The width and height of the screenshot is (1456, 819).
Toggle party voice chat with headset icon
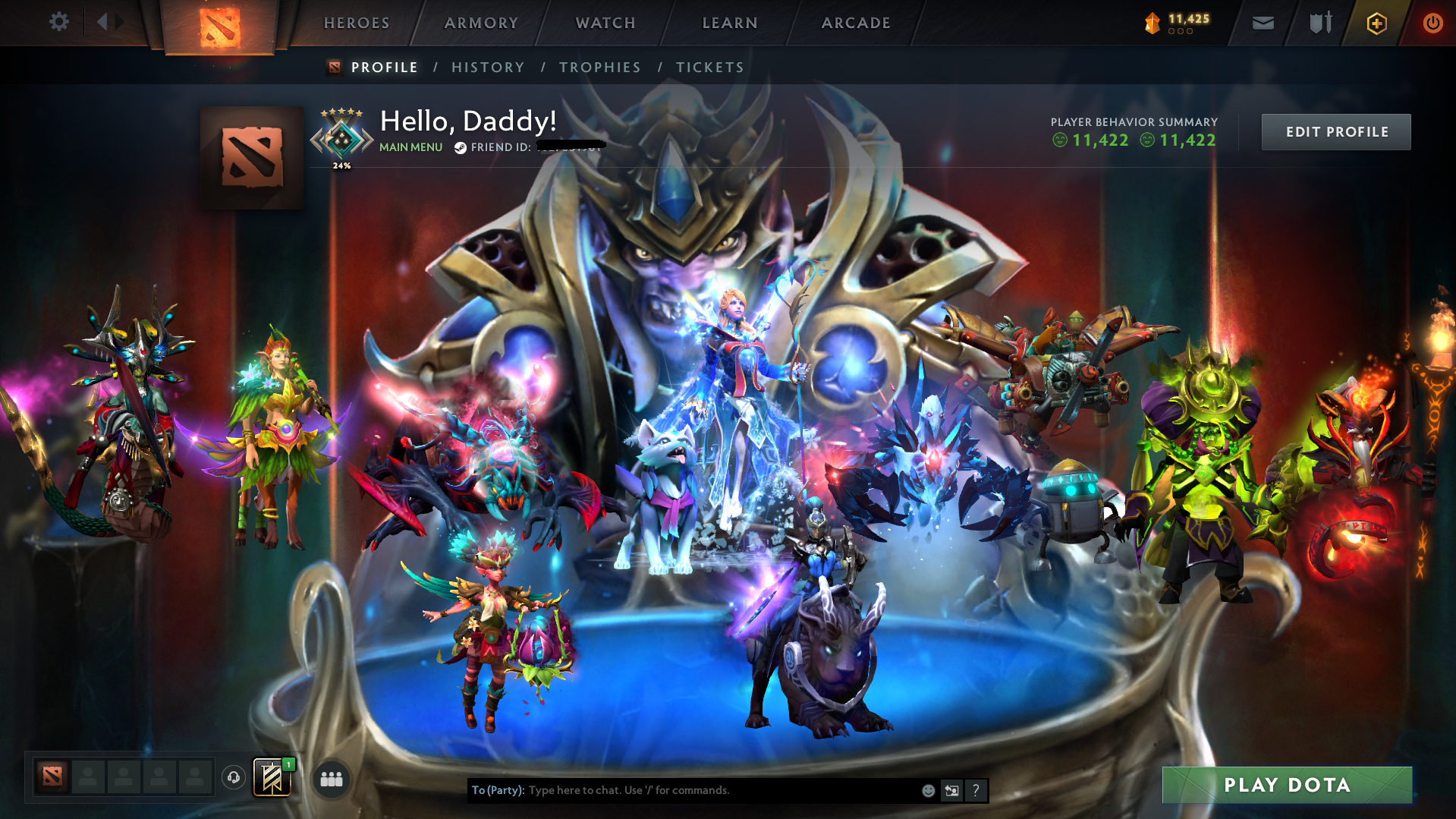(x=234, y=778)
